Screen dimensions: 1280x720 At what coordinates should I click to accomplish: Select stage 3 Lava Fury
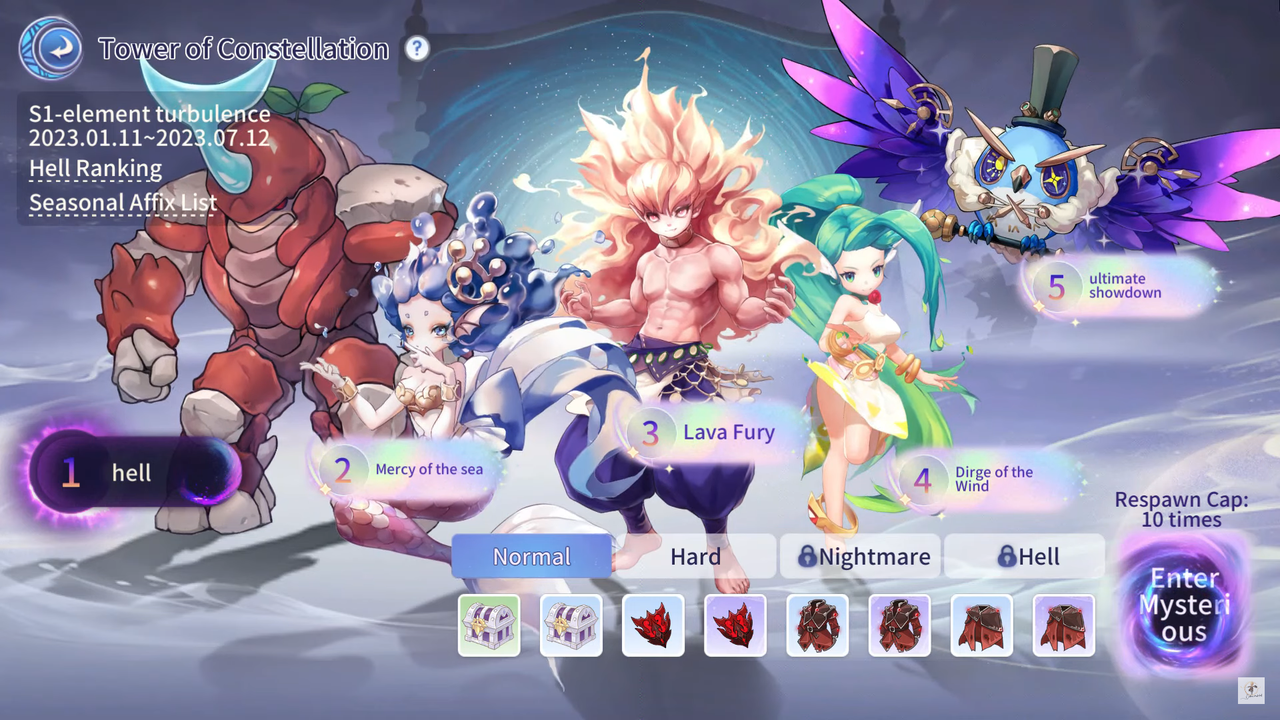click(715, 433)
